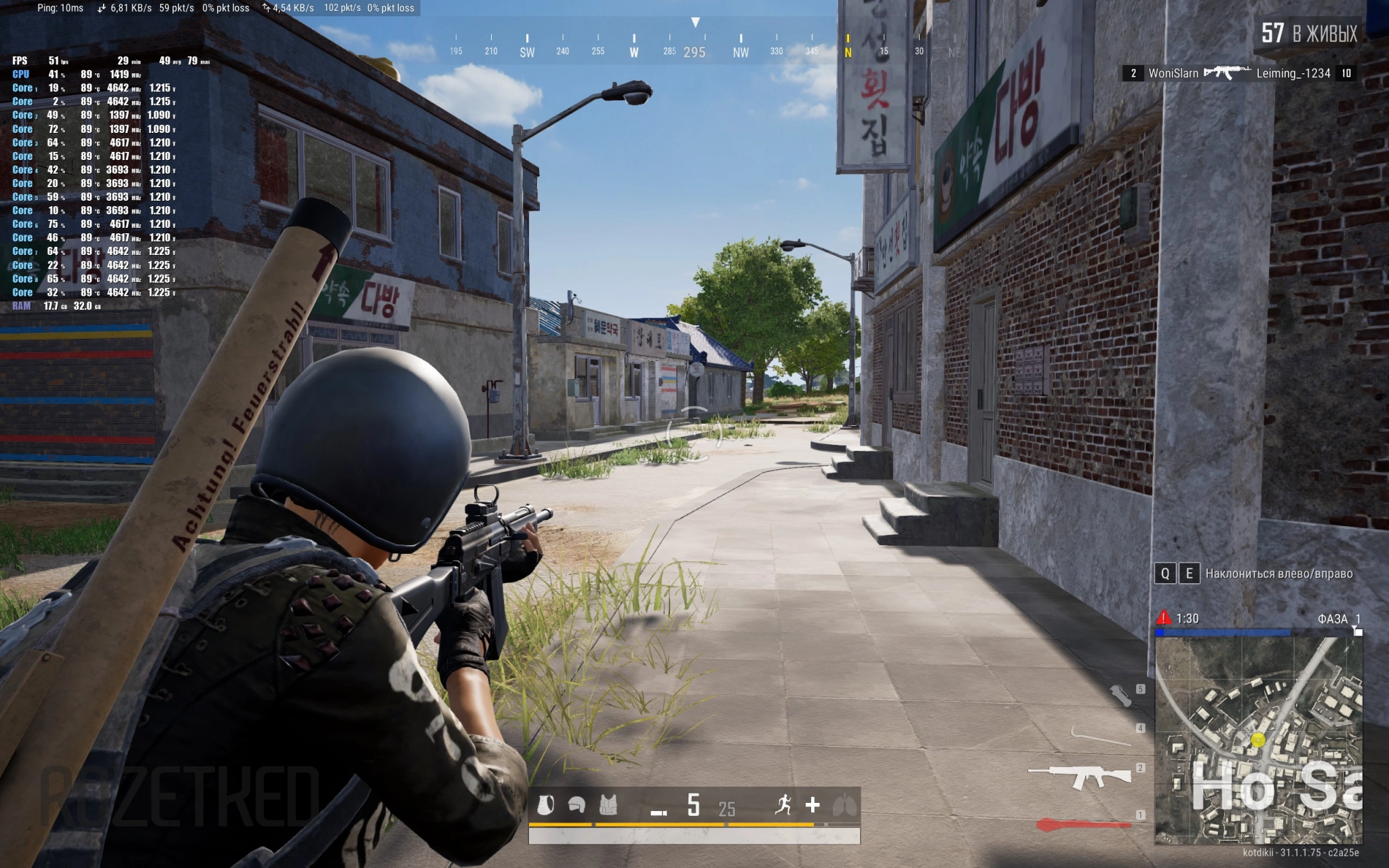Select the red Panzerfaust weapon slot
The height and width of the screenshot is (868, 1389).
(x=1083, y=825)
